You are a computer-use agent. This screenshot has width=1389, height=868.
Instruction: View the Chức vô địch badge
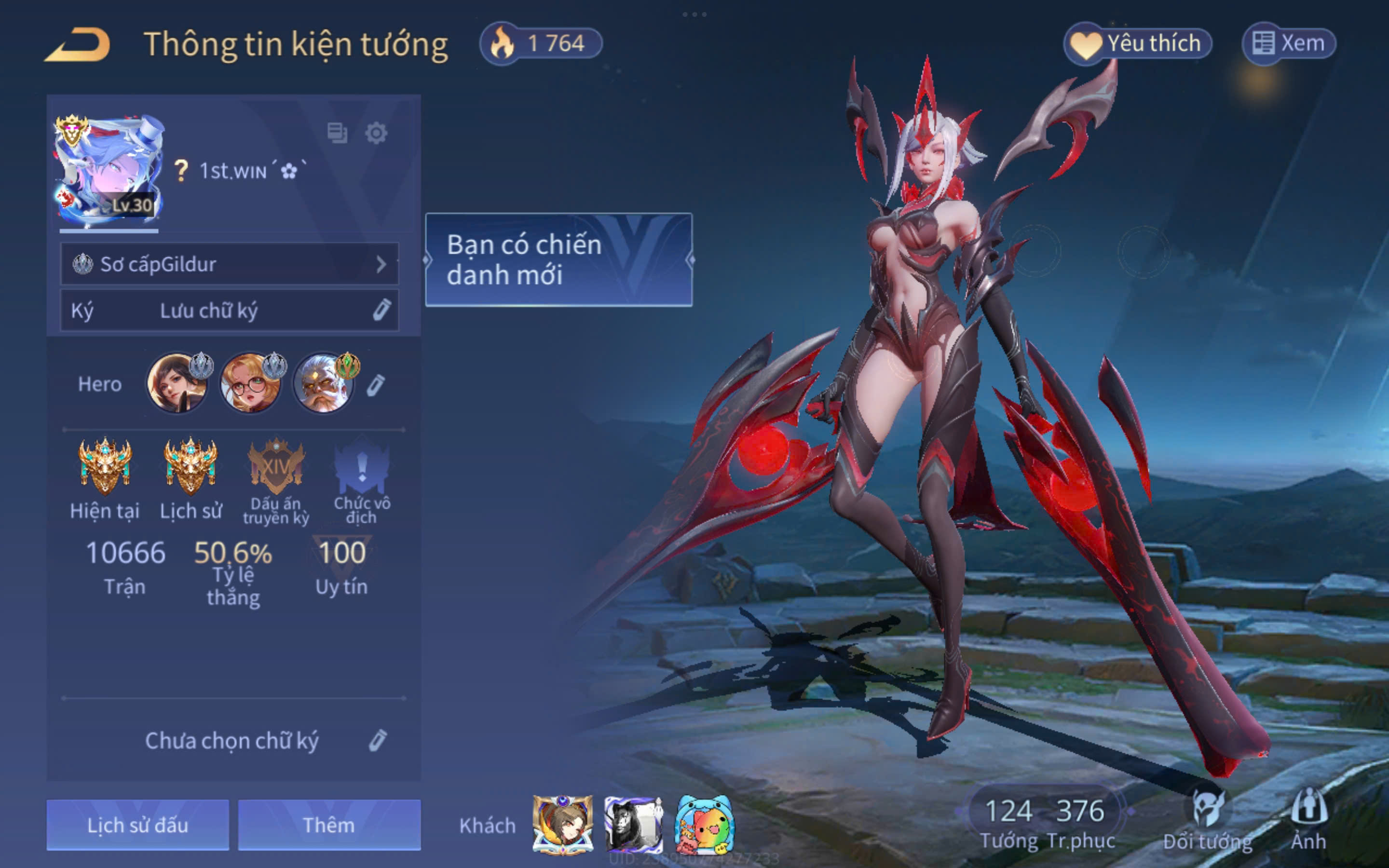click(362, 468)
